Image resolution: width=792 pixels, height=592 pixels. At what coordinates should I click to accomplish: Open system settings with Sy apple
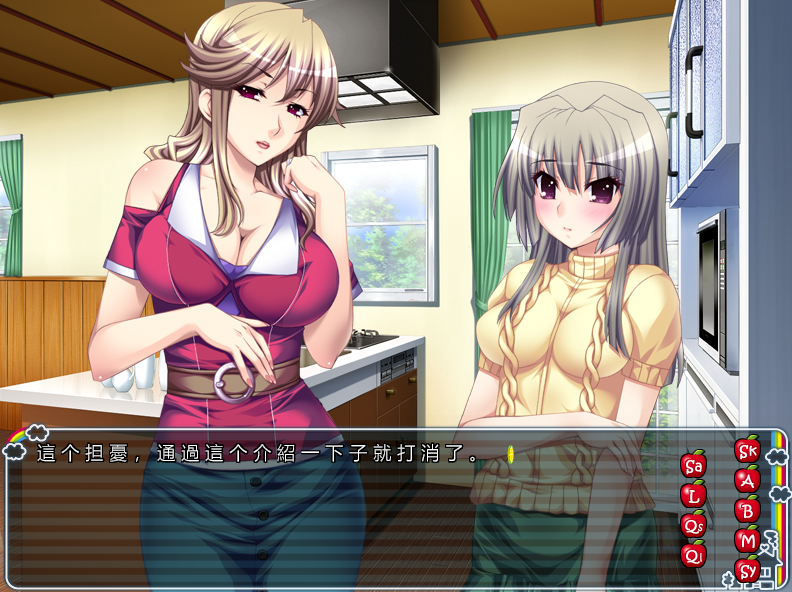click(747, 570)
